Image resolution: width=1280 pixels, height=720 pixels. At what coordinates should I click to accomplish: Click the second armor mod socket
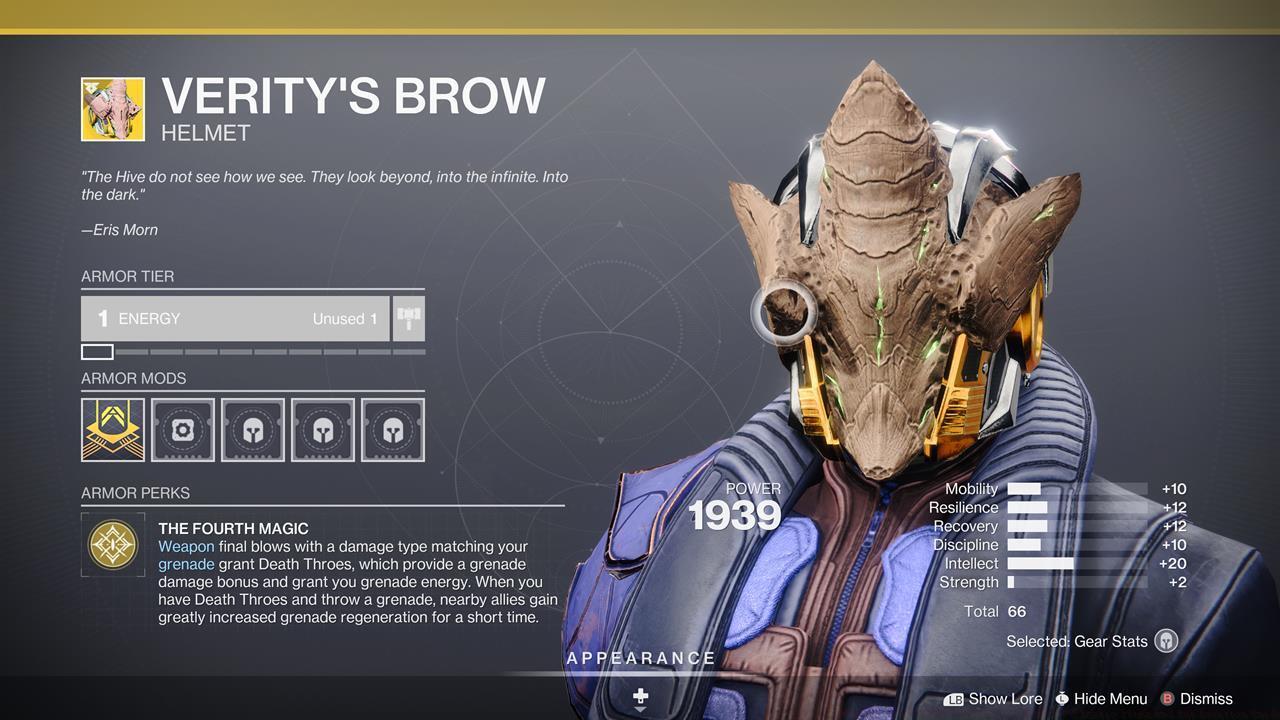pos(182,429)
